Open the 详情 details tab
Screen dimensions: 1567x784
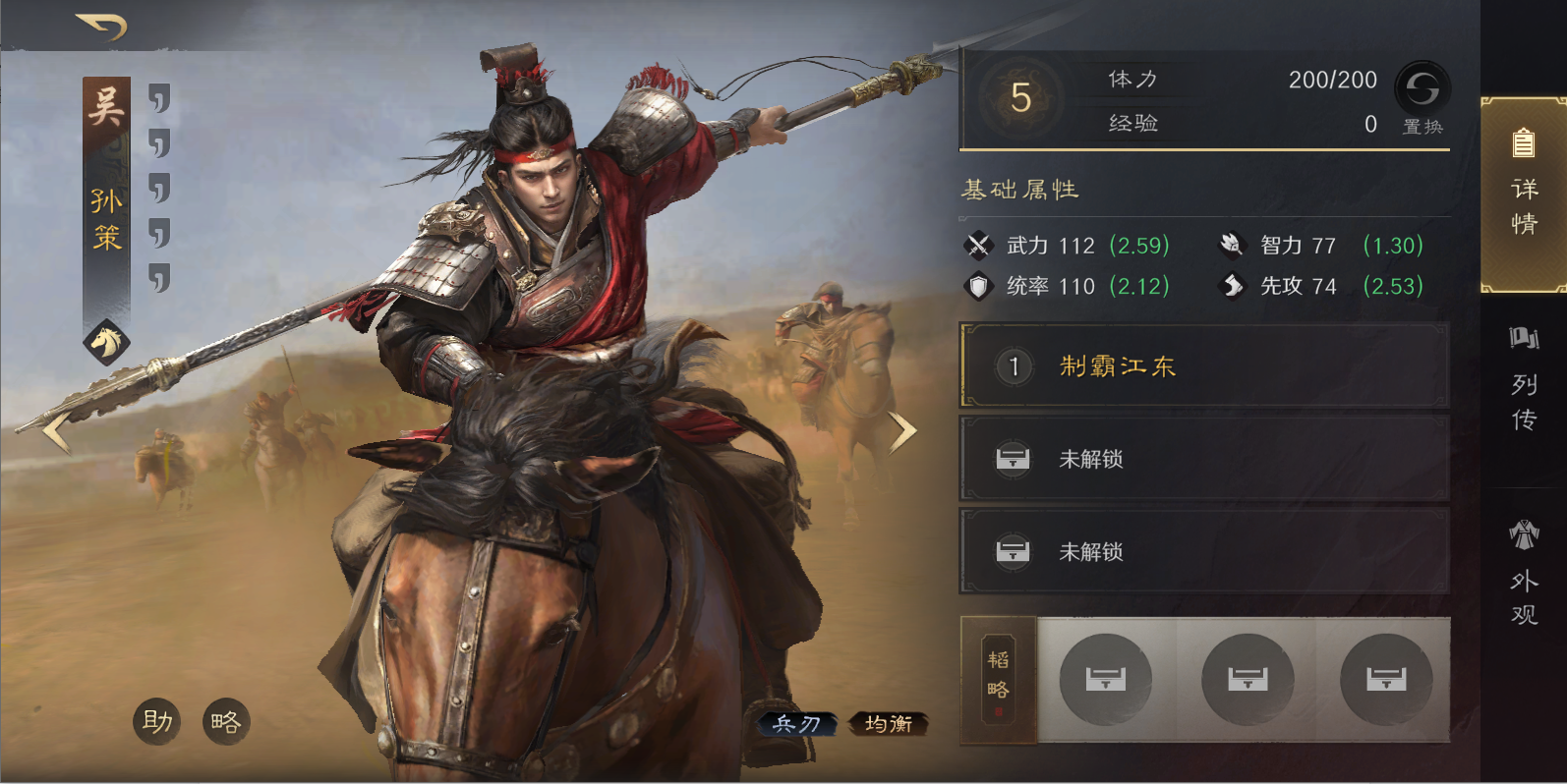(x=1523, y=195)
